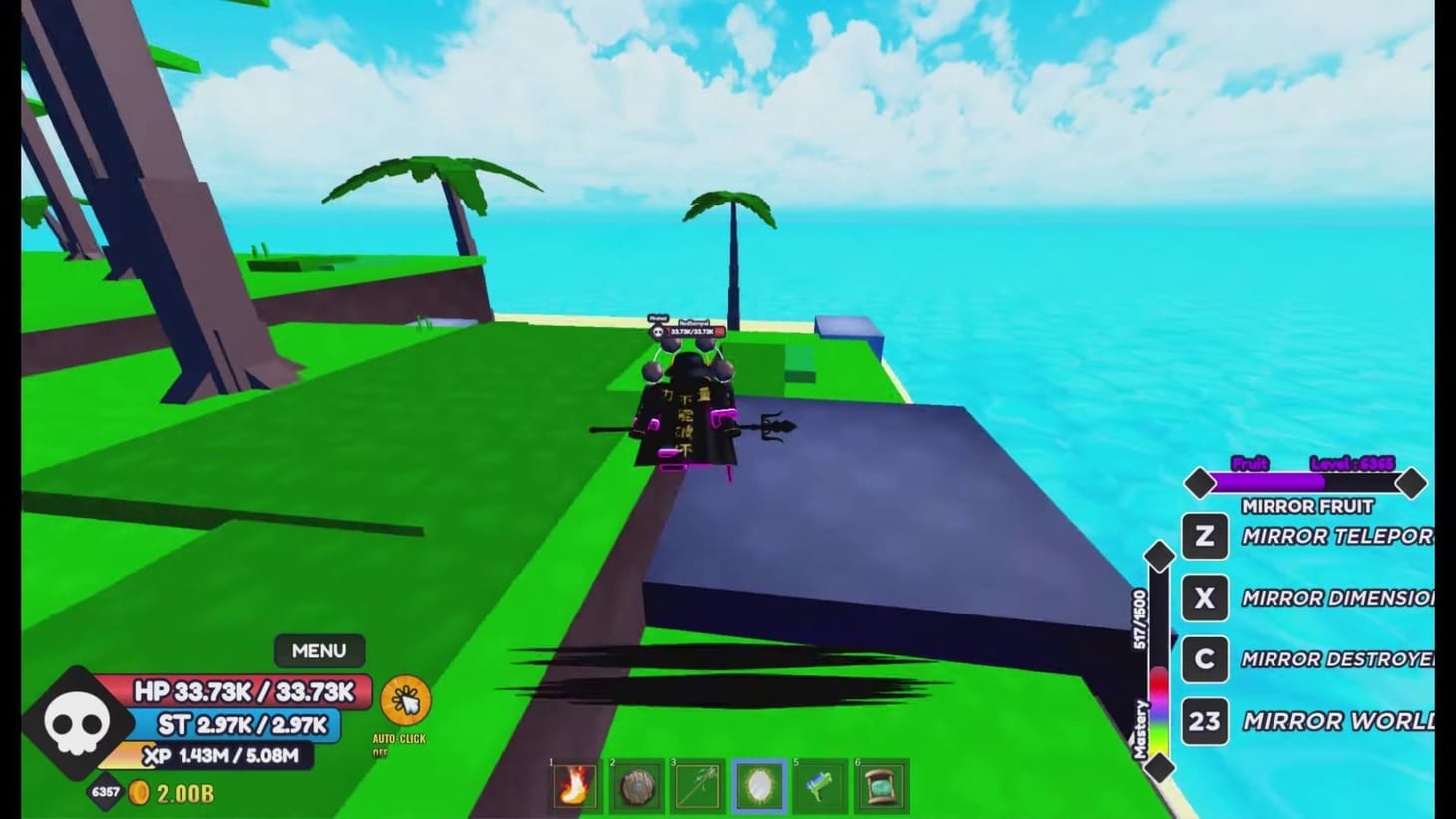Select the Fire ability in hotbar slot 1

(577, 785)
